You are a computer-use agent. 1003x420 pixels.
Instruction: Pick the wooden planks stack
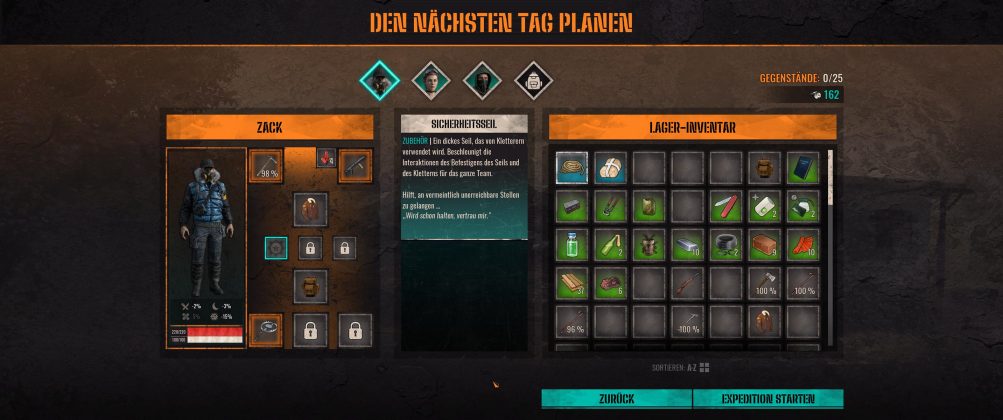click(572, 284)
